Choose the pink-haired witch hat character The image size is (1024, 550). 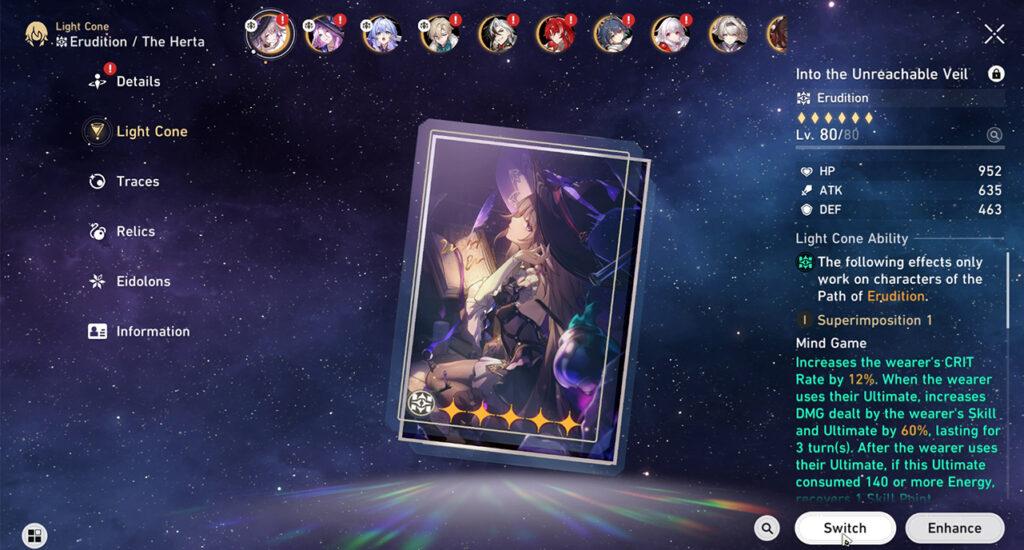coord(325,33)
